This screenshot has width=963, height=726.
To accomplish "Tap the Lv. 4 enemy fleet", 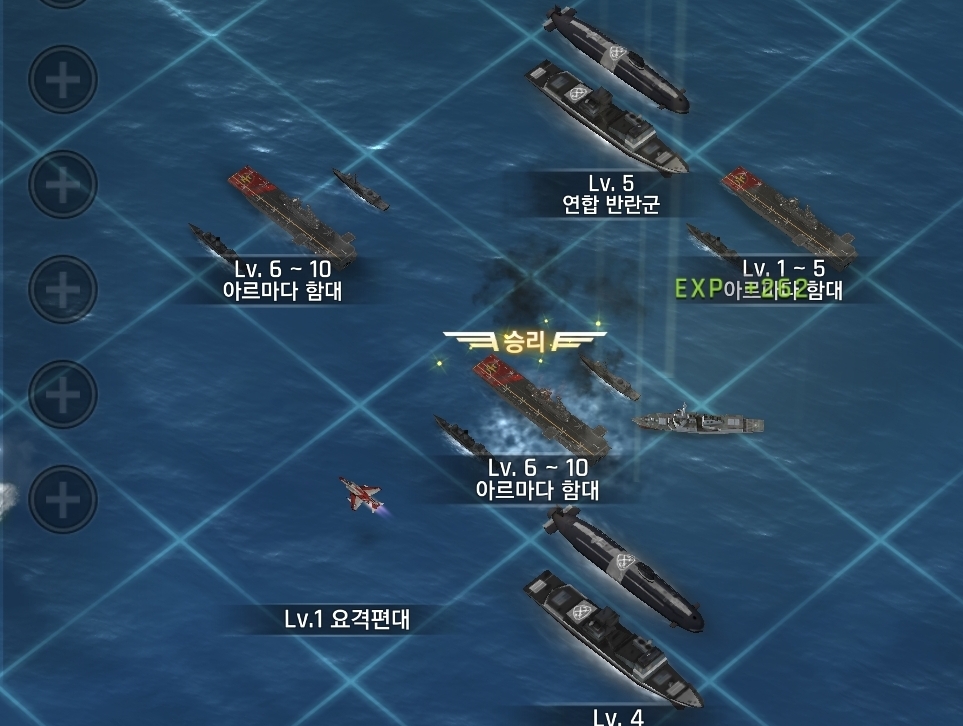I will 610,610.
